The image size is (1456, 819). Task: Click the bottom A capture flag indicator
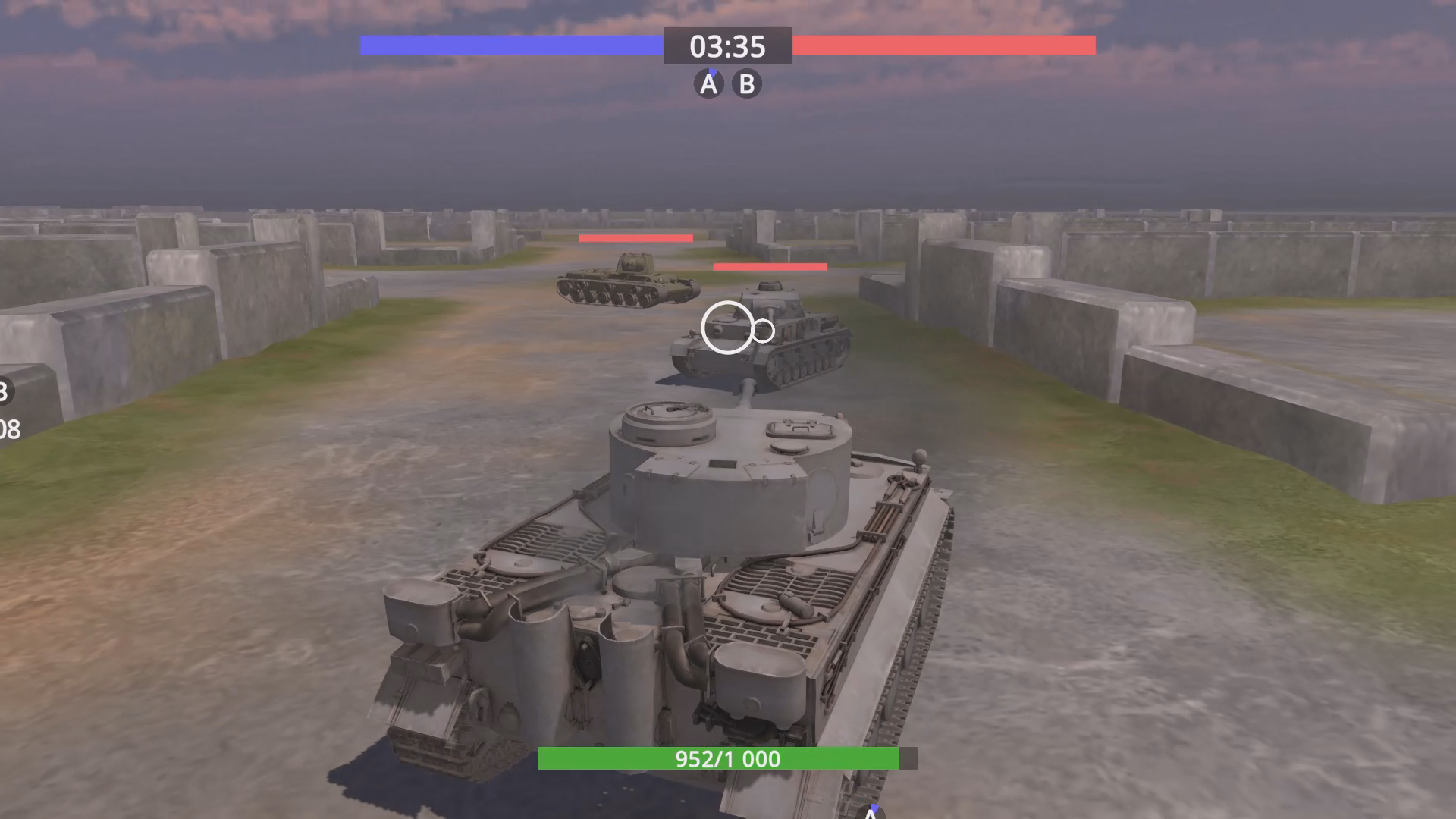[x=870, y=813]
